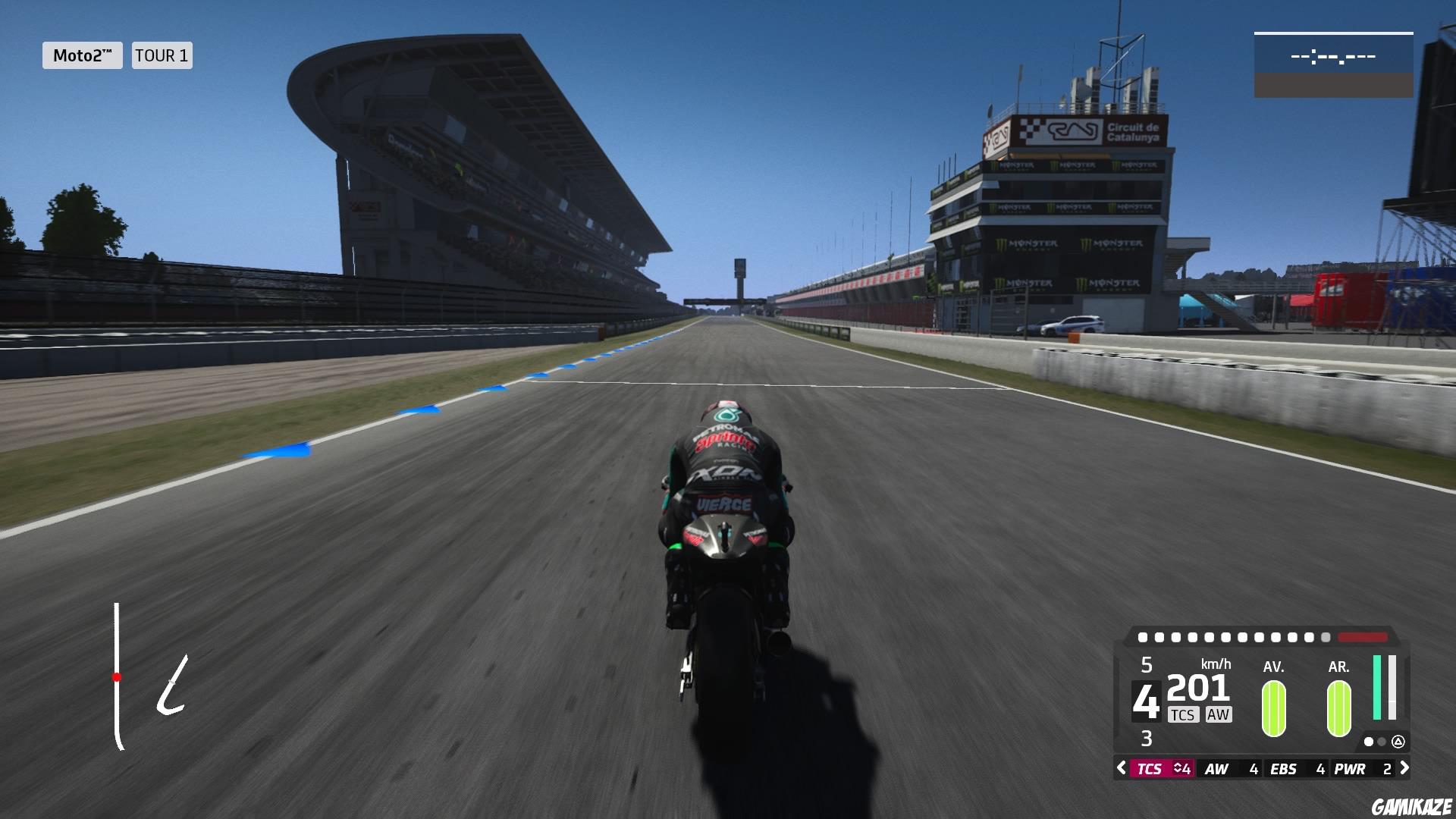Select the Moto2 label in the top left

83,55
